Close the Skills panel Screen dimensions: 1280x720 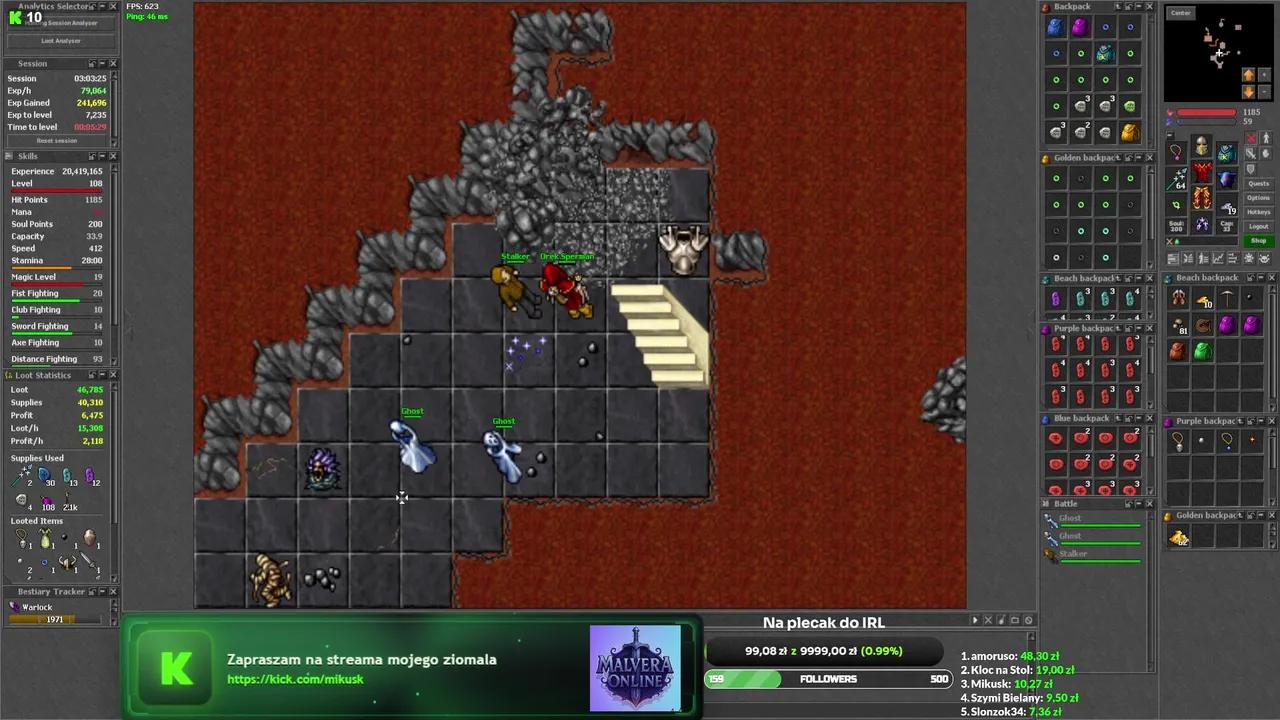pyautogui.click(x=113, y=157)
